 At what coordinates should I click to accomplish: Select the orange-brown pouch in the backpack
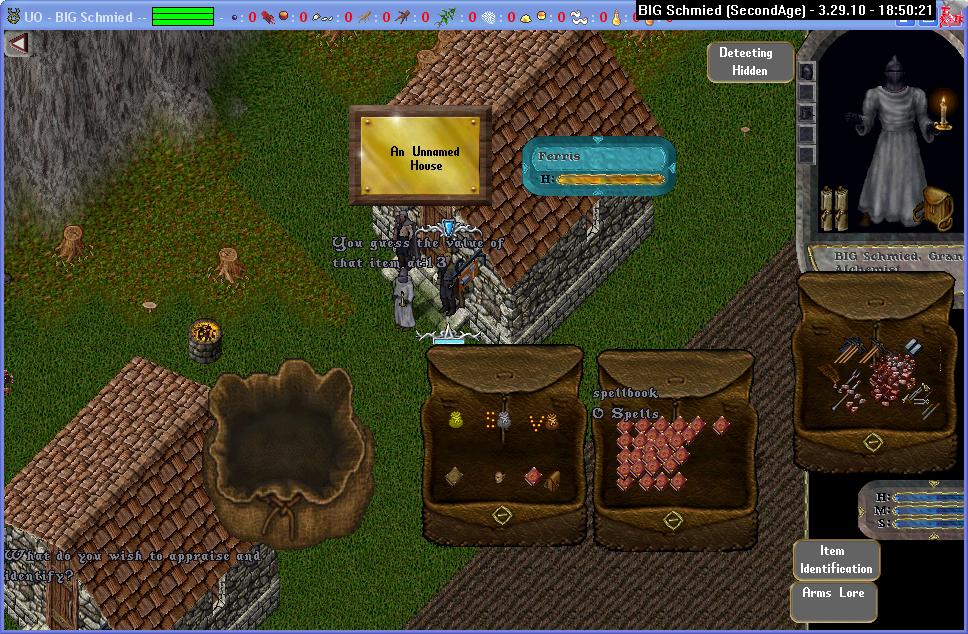551,423
